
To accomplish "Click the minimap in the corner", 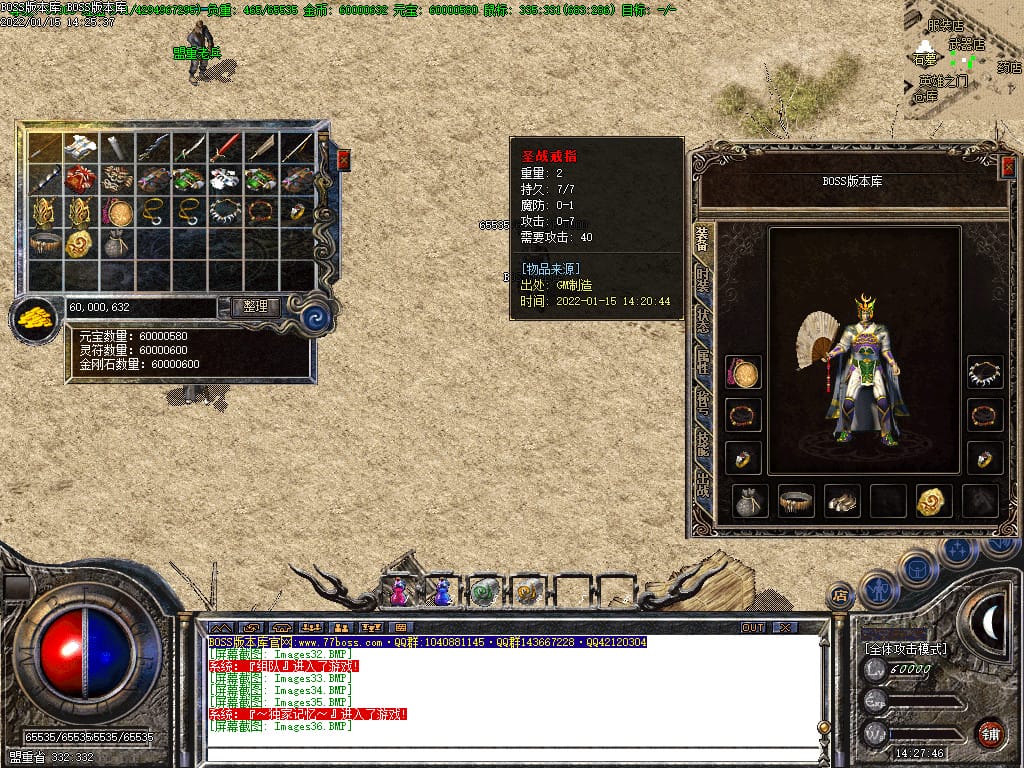I will click(964, 60).
